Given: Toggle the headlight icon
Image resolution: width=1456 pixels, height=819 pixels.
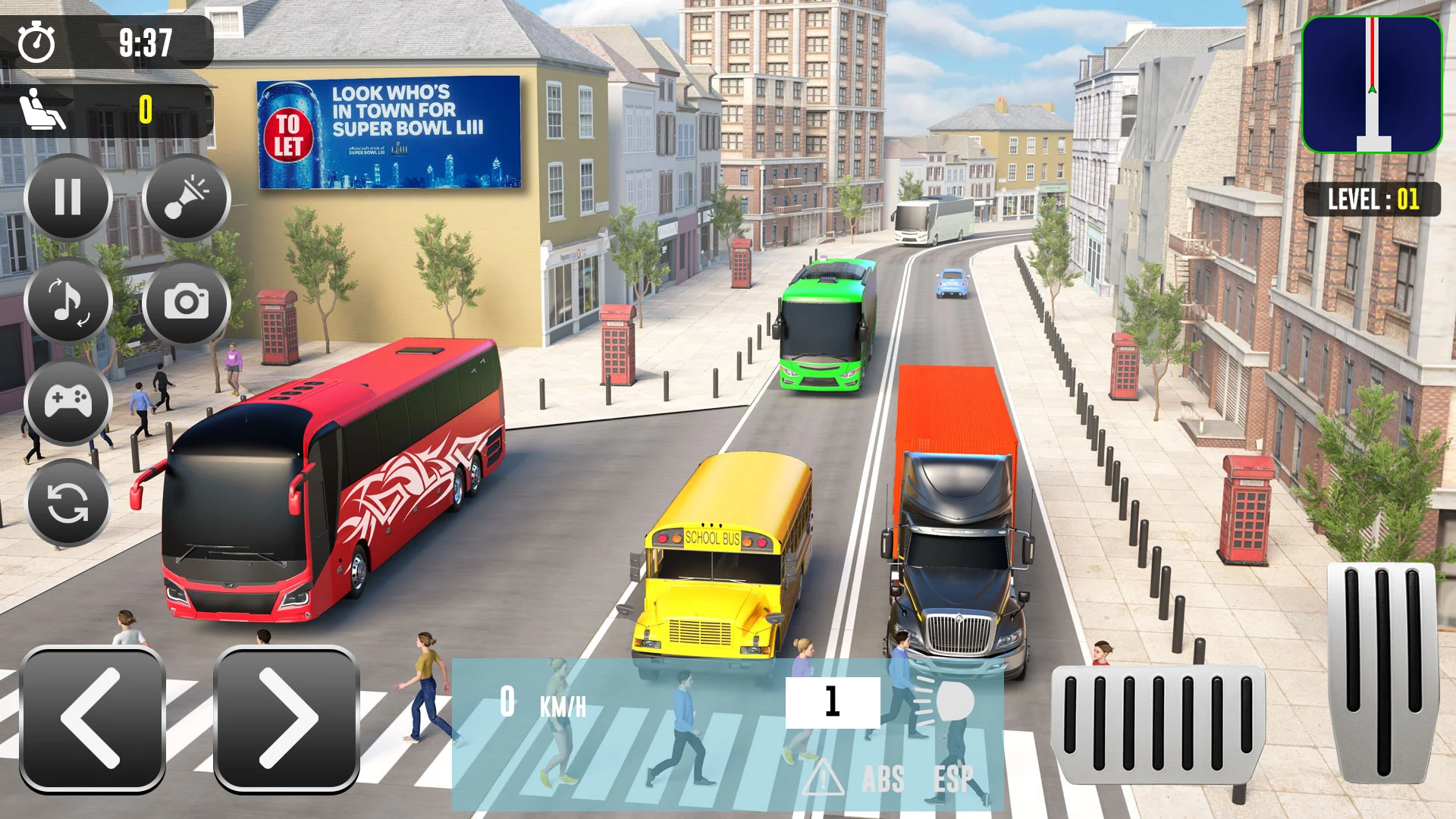Looking at the screenshot, I should [x=946, y=703].
